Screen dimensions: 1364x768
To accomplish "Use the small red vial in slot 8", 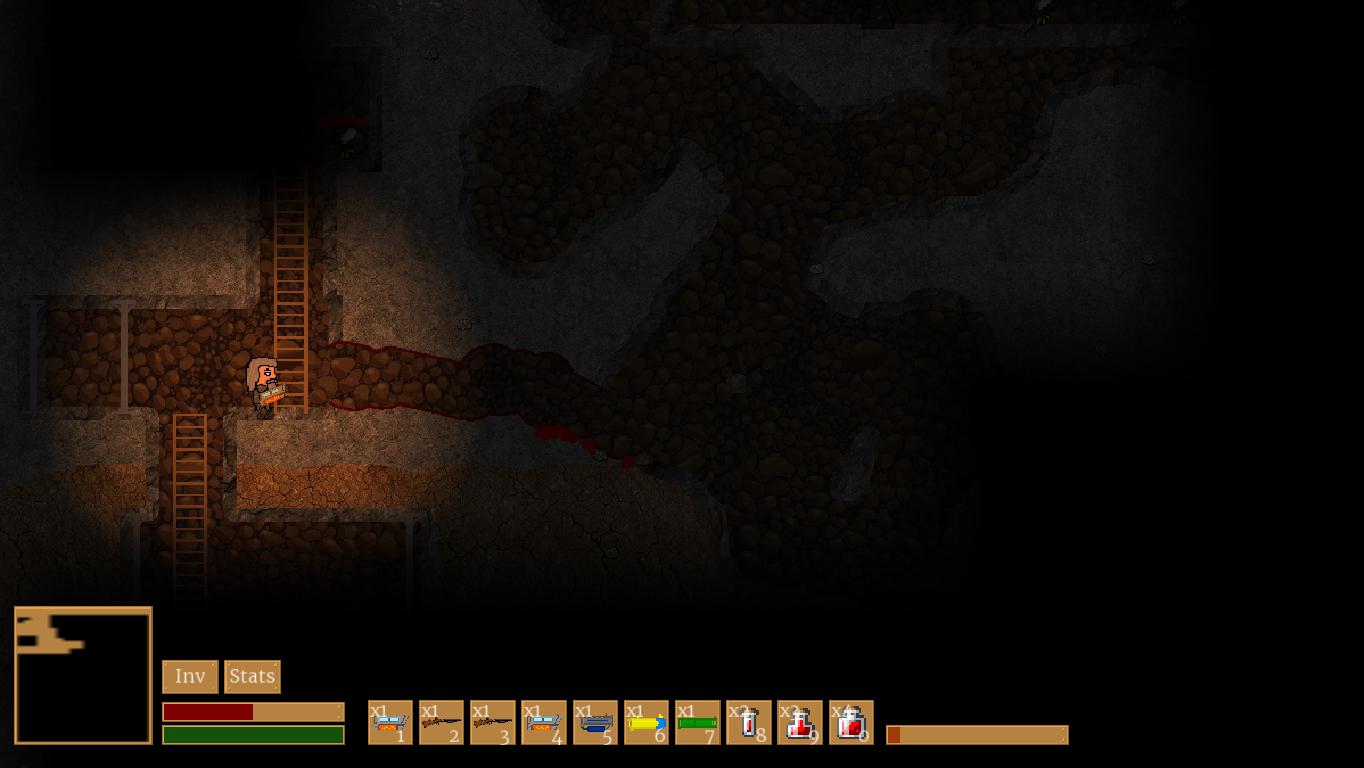I will pyautogui.click(x=749, y=722).
